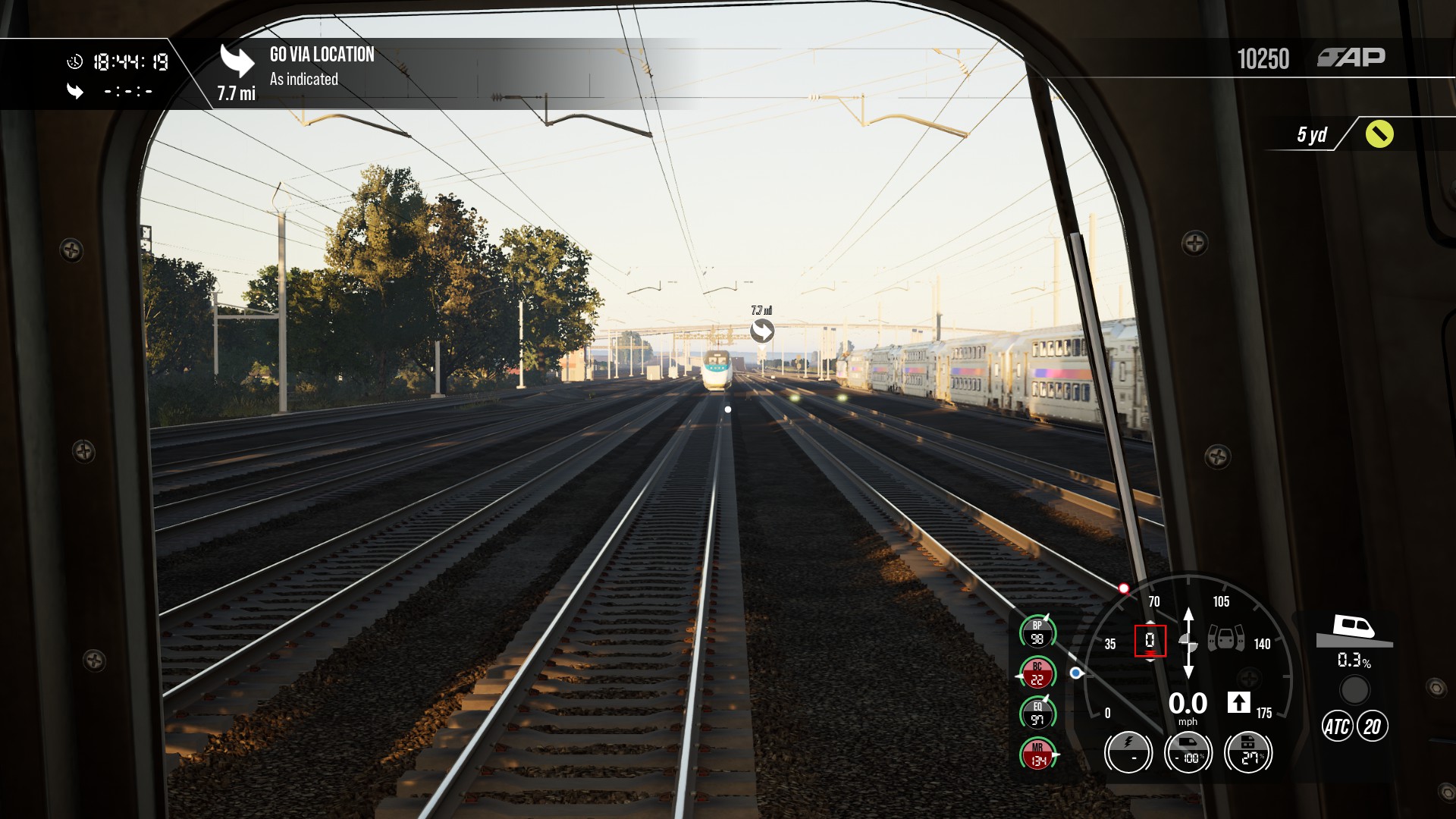The height and width of the screenshot is (819, 1456).
Task: Click the circled 20 signal speed indicator
Action: 1372,726
